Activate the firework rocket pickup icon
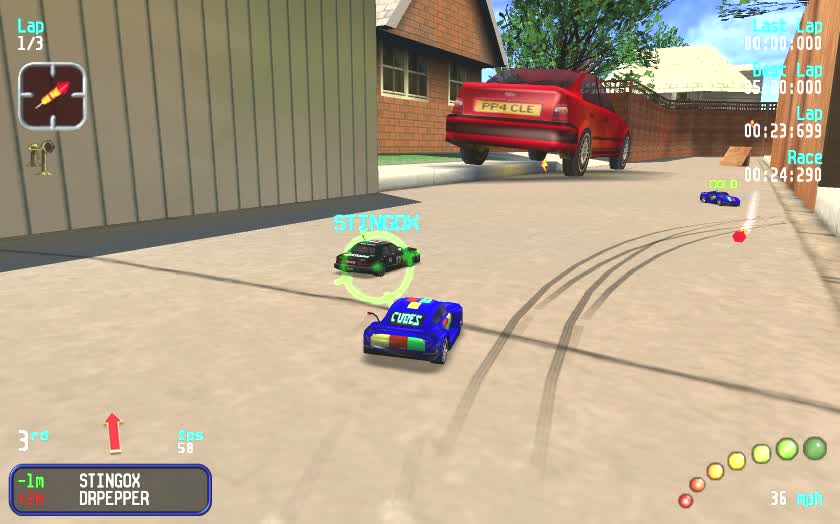 click(51, 95)
